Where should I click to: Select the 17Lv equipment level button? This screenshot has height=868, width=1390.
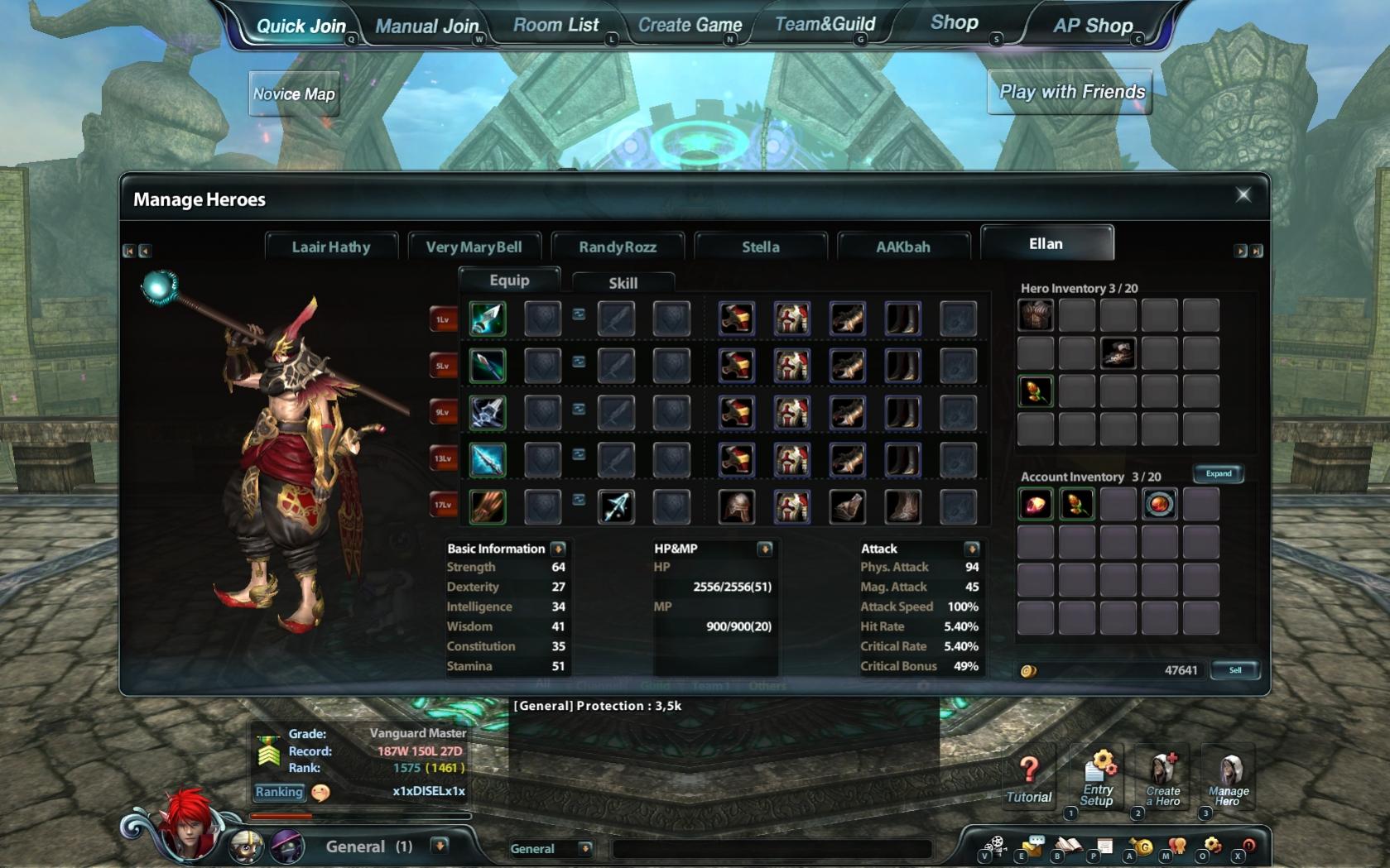[x=444, y=505]
